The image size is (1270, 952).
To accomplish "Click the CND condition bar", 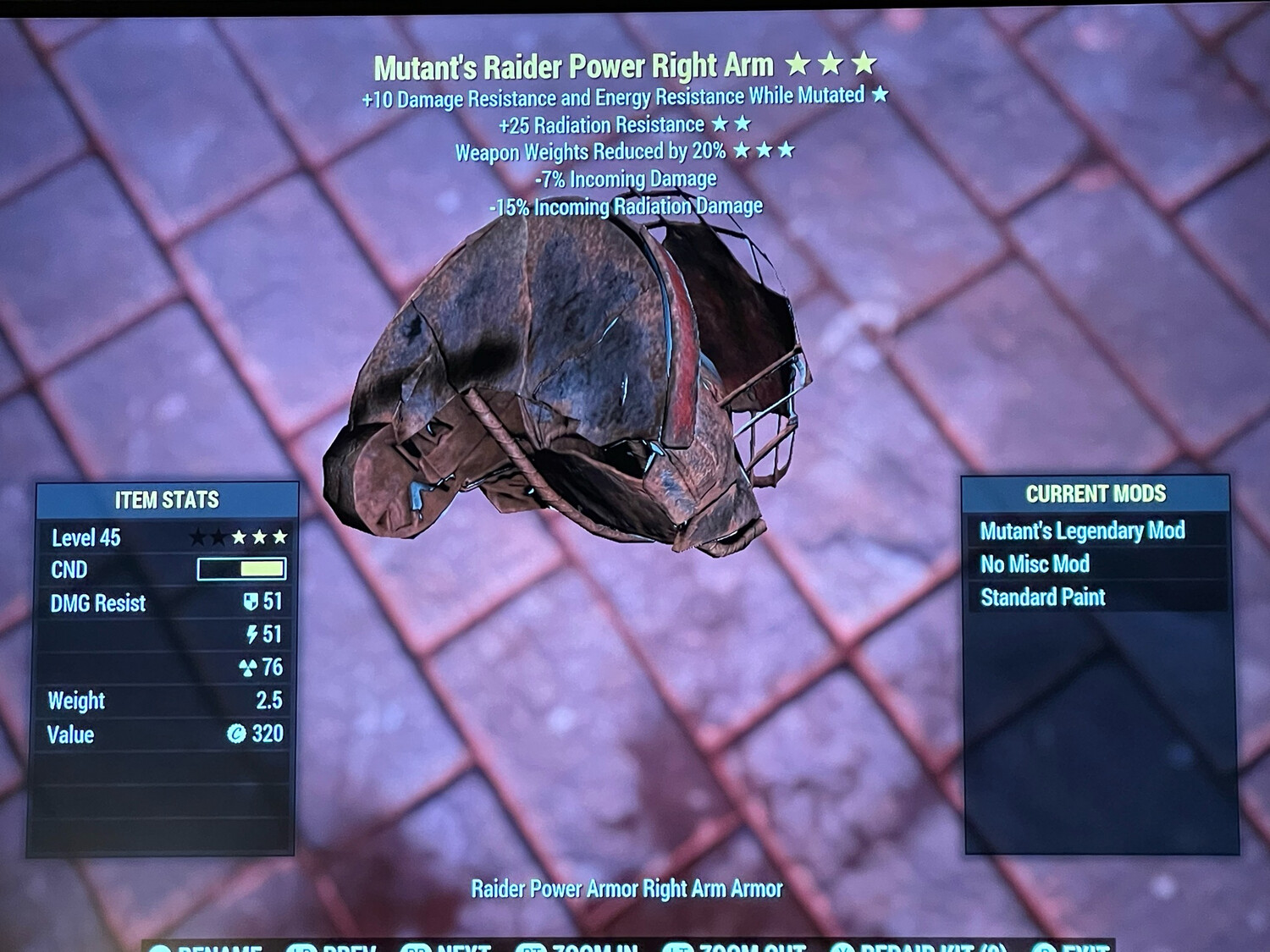I will pyautogui.click(x=240, y=570).
